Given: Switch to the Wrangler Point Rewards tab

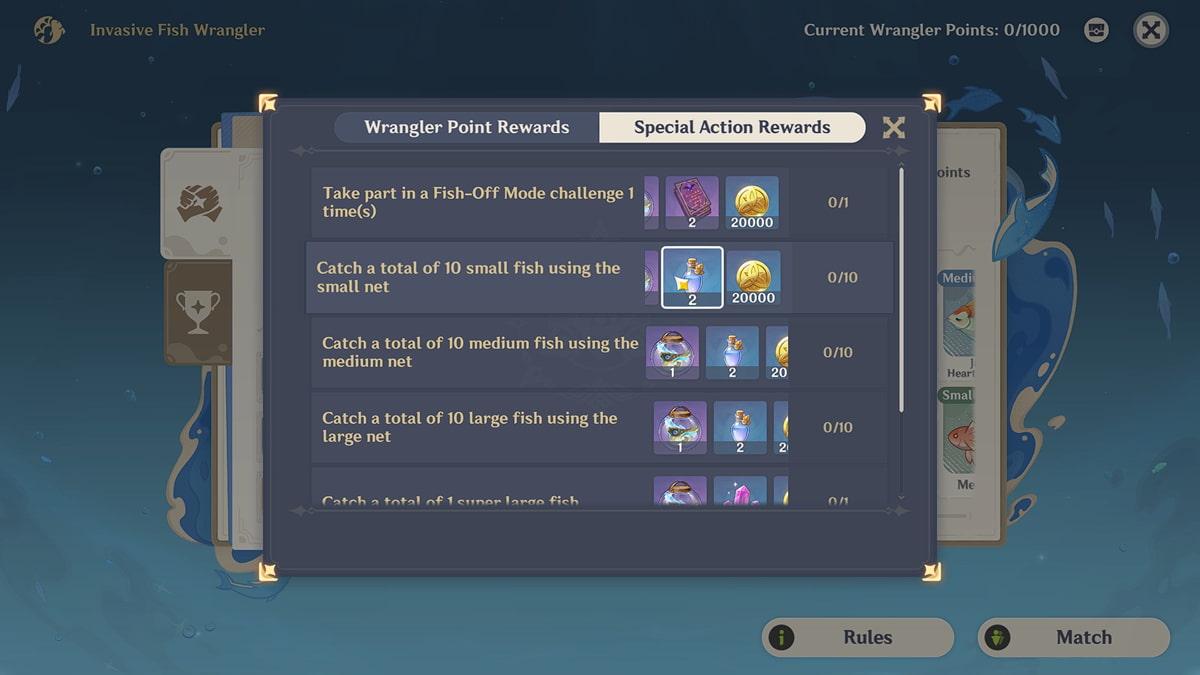Looking at the screenshot, I should pos(466,127).
